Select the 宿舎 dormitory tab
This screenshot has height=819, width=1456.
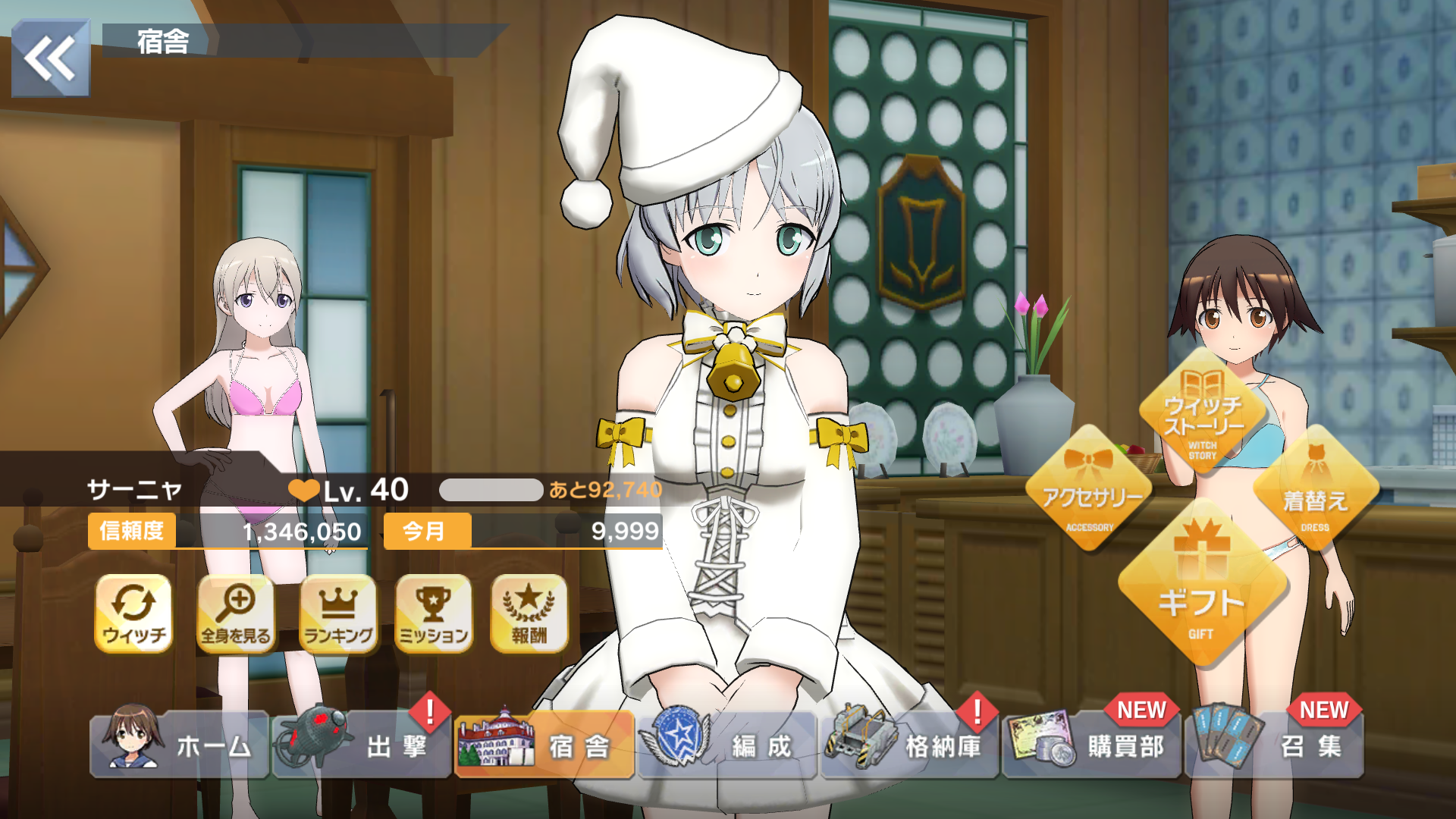tap(544, 745)
